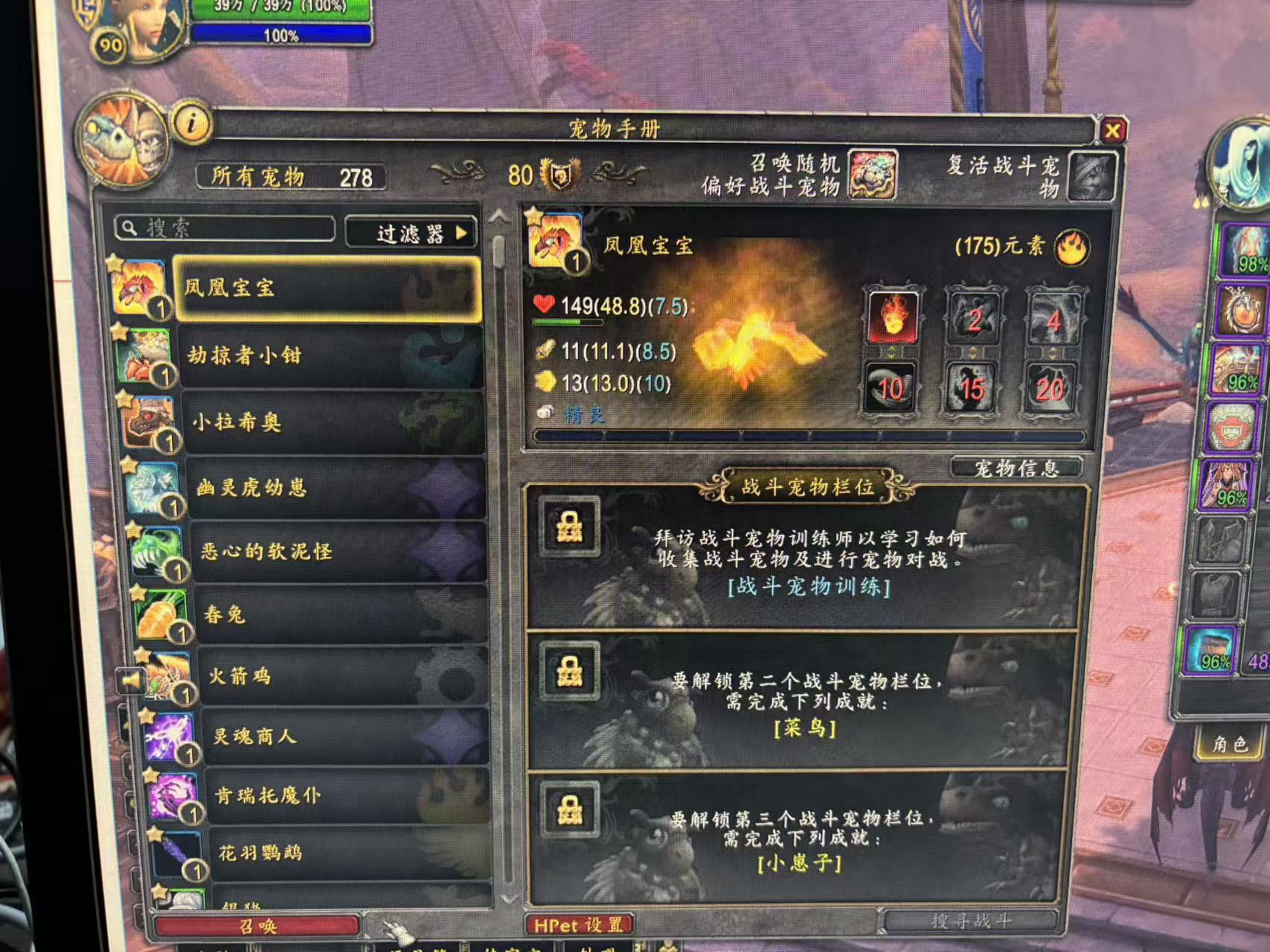This screenshot has height=952, width=1270.
Task: Pick 恶心的软泥怪 from the list
Action: (339, 551)
